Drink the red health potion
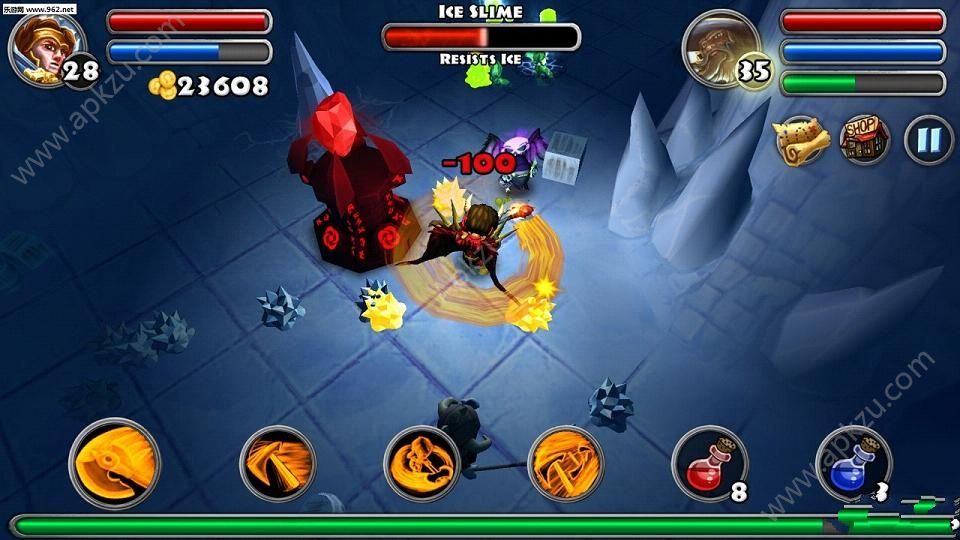The image size is (960, 540). (708, 463)
